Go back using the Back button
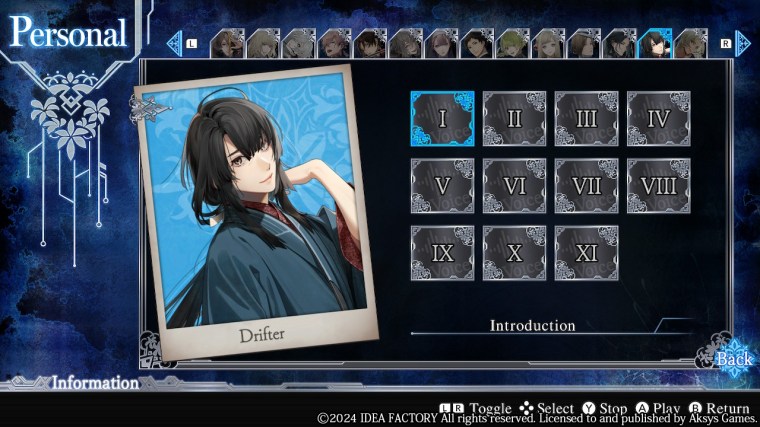The width and height of the screenshot is (760, 427). pos(733,358)
